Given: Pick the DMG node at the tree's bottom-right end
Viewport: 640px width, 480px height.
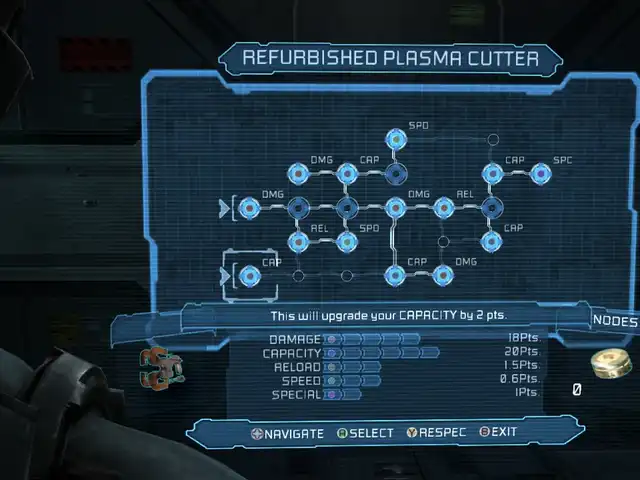Looking at the screenshot, I should coord(444,275).
